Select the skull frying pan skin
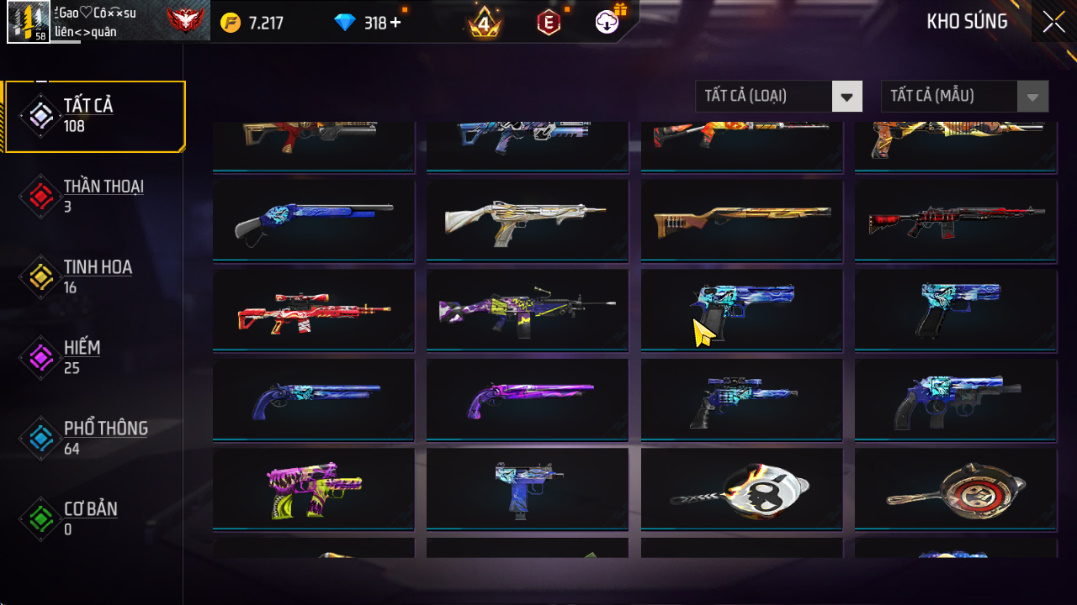1077x605 pixels. click(x=741, y=489)
